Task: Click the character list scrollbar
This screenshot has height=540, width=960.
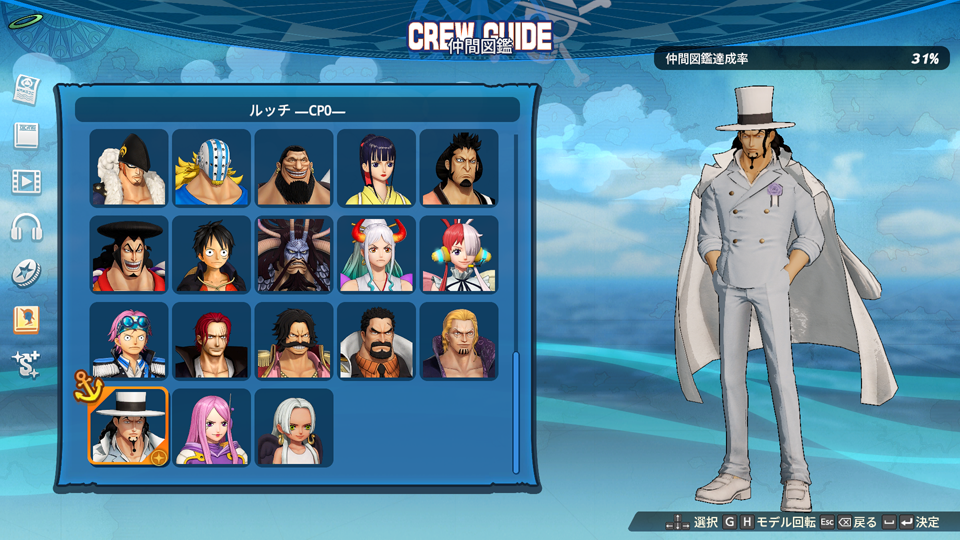Action: point(516,410)
